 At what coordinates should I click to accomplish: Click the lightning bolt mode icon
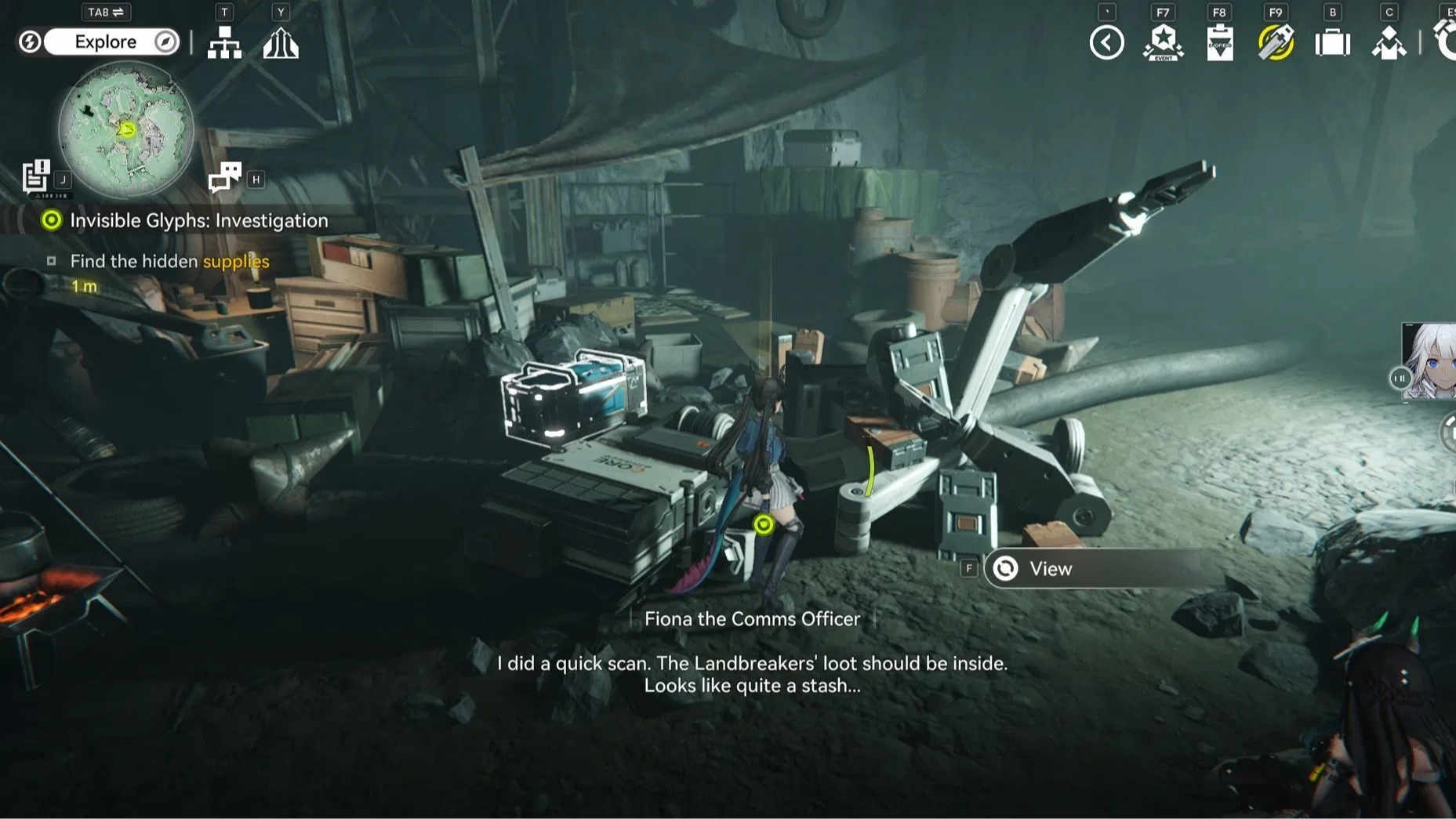click(x=30, y=42)
